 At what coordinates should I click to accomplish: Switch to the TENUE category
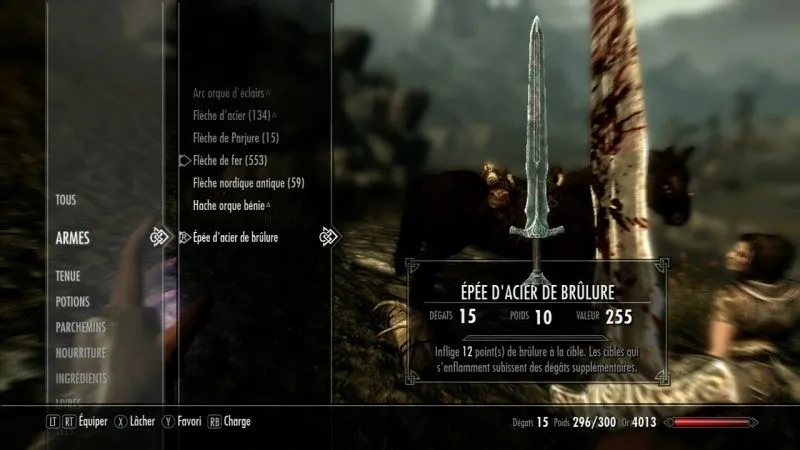69,276
